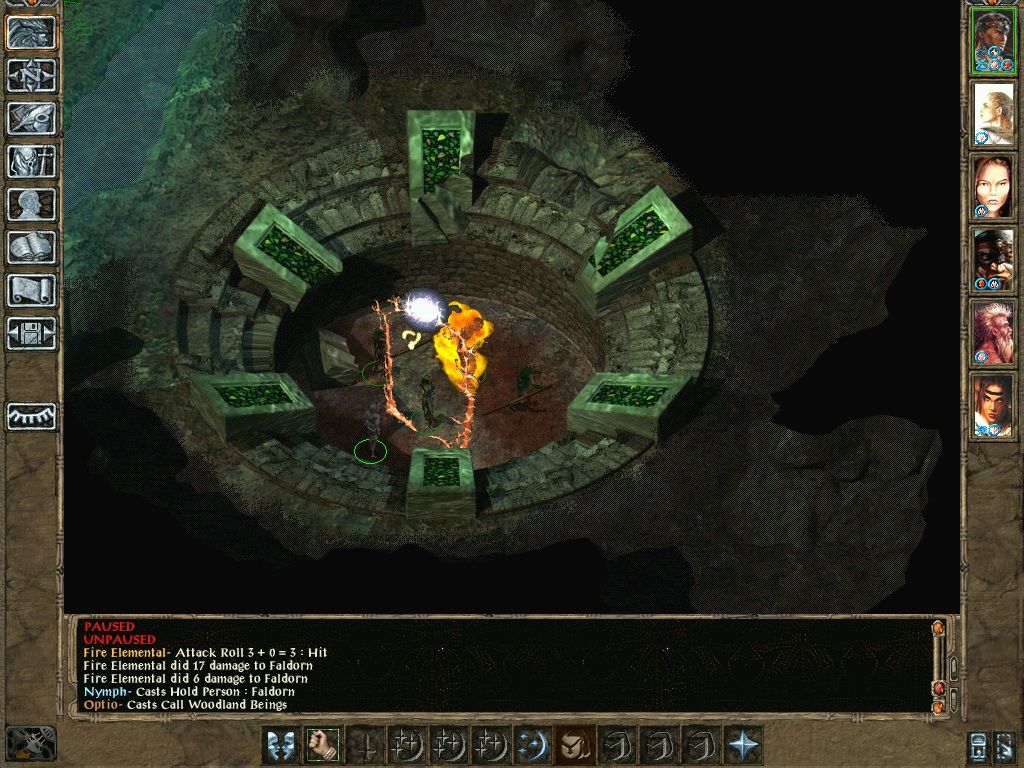
Task: Open the spellbook button
Action: [x=31, y=247]
